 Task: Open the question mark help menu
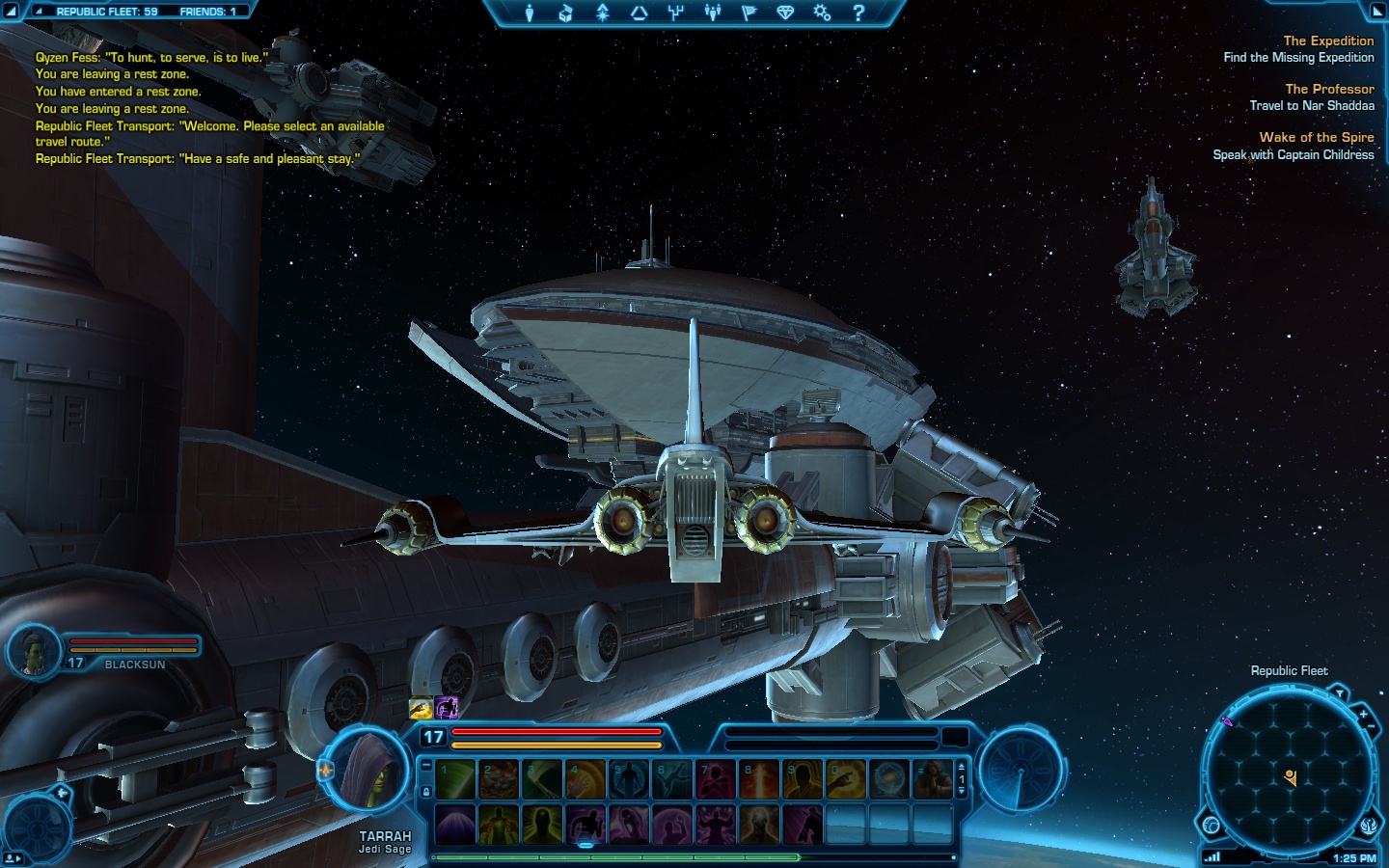coord(858,13)
